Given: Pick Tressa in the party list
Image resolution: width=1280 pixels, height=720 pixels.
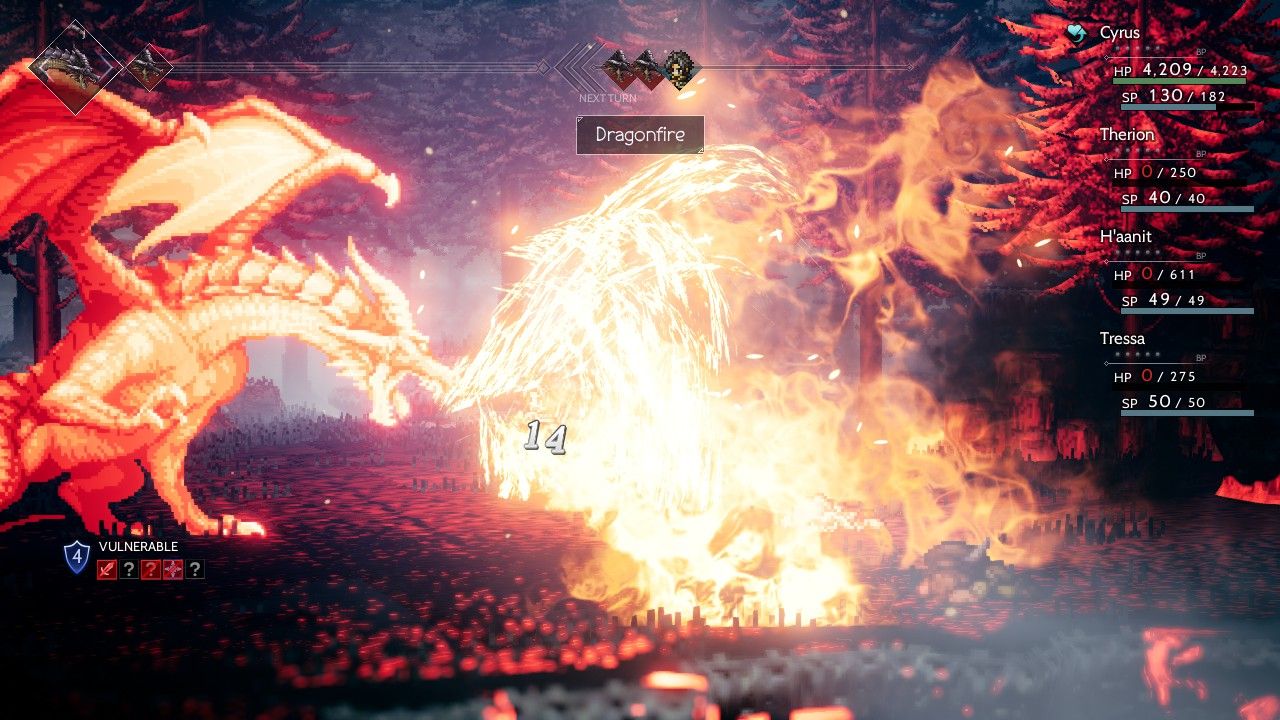Looking at the screenshot, I should [x=1122, y=339].
